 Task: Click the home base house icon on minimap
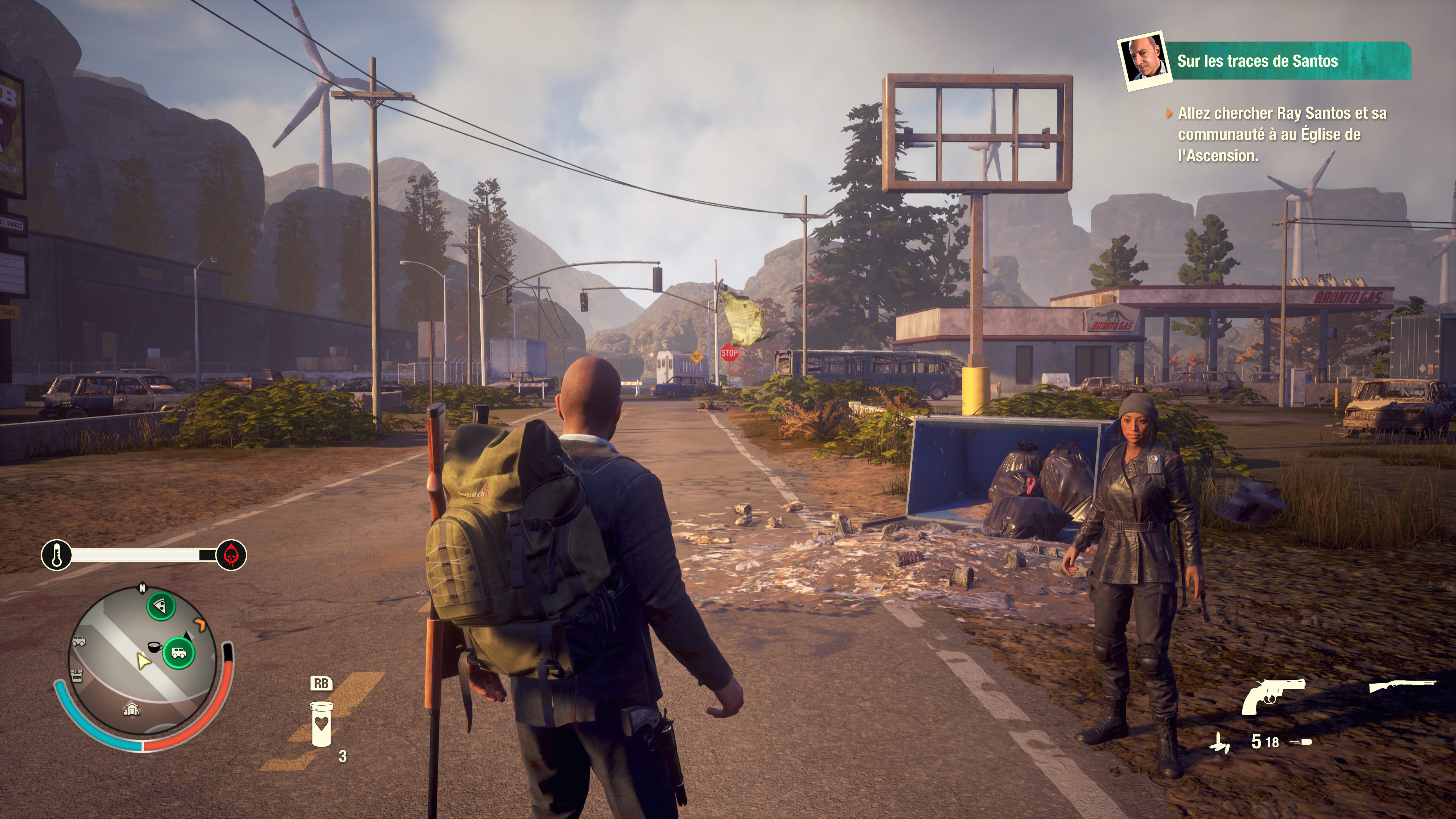(132, 708)
